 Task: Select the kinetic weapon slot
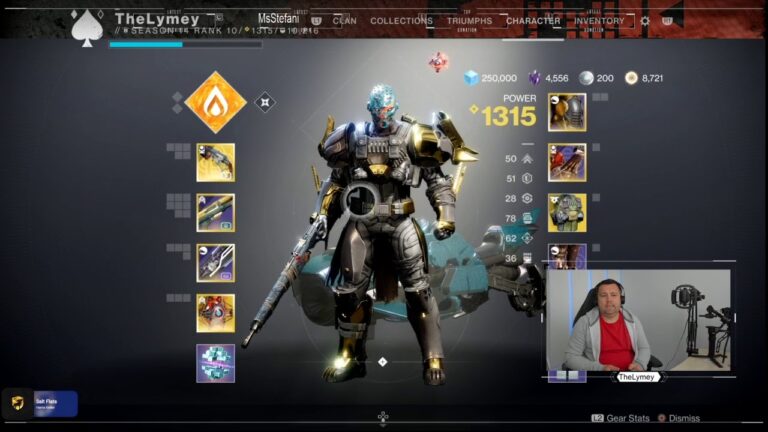point(215,162)
